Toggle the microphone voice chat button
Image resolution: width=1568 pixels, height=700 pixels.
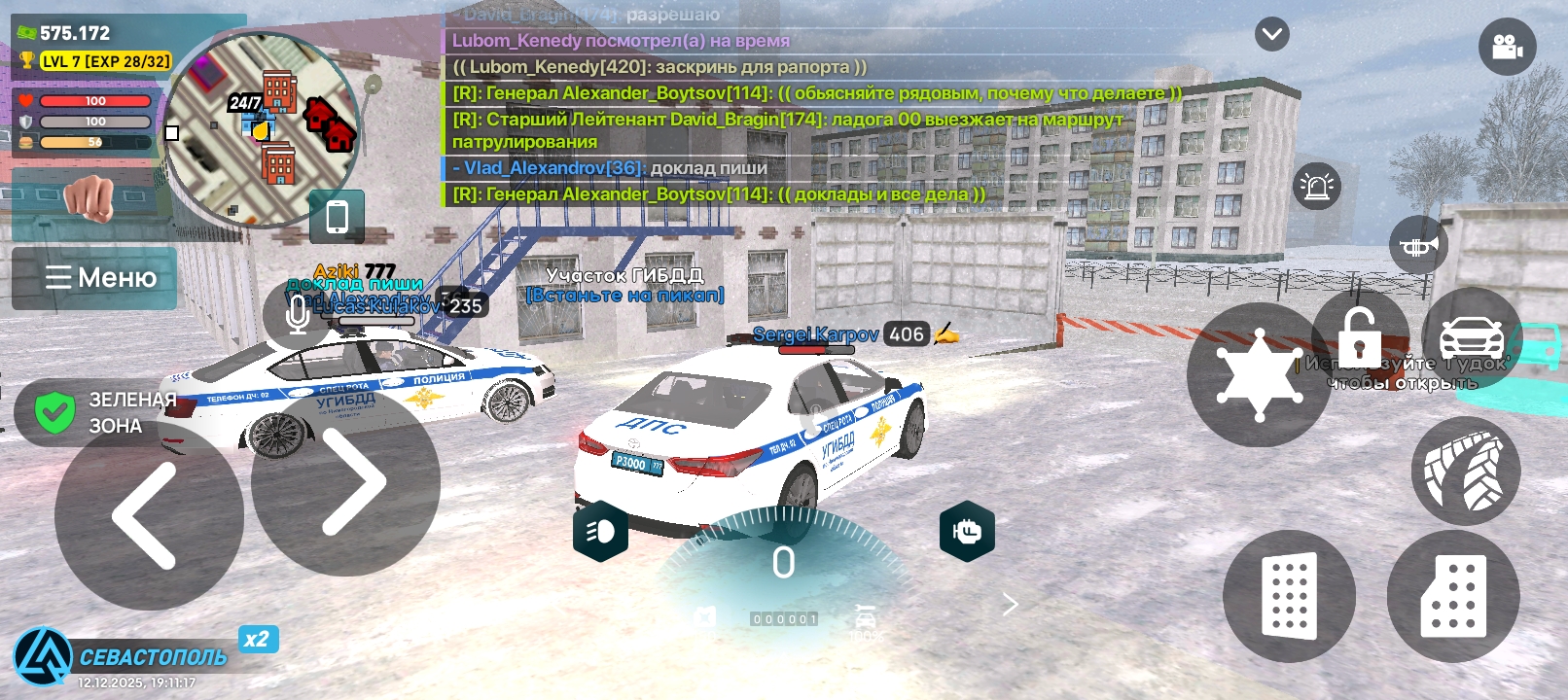(298, 313)
